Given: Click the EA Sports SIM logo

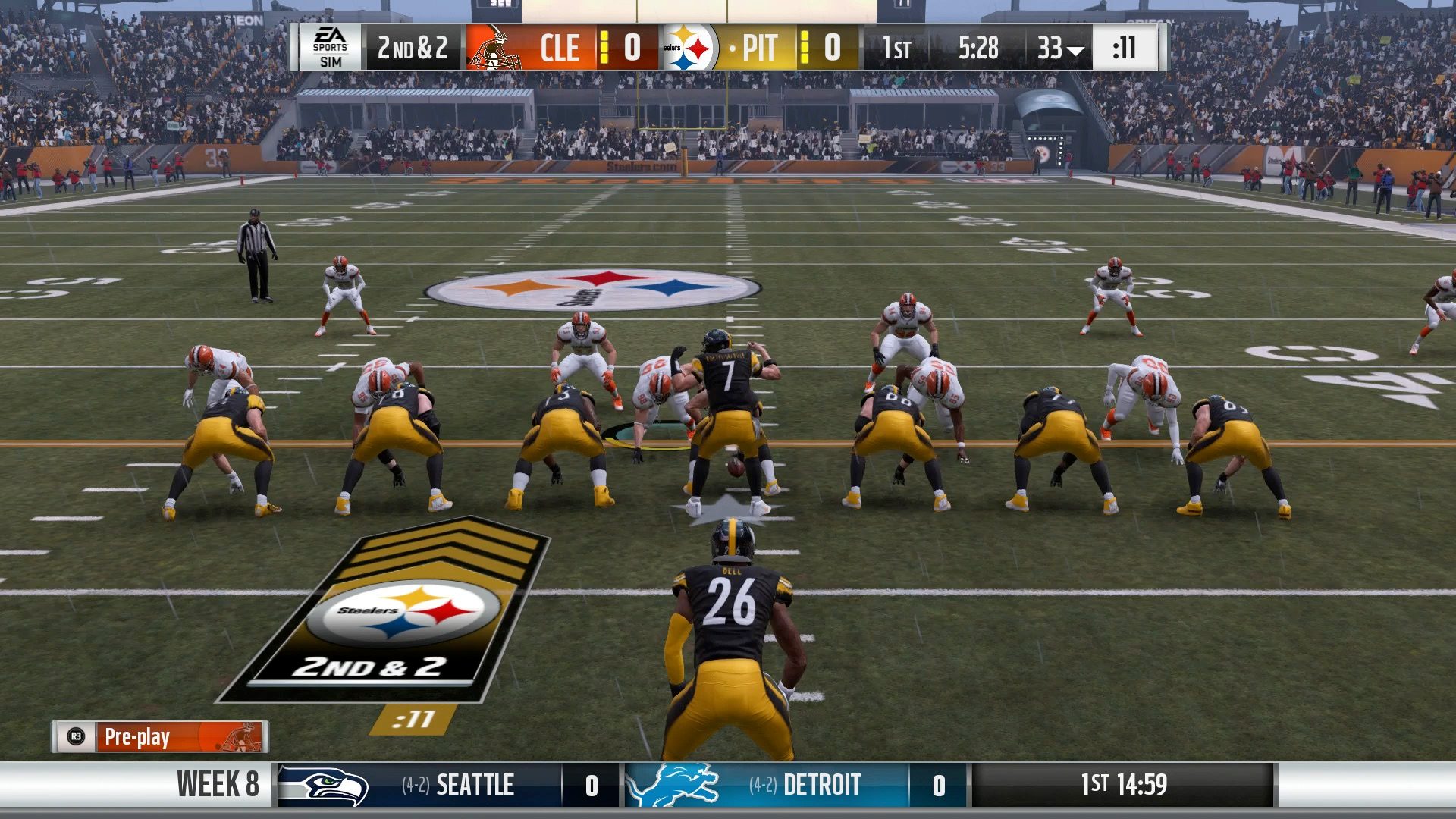Looking at the screenshot, I should click(330, 49).
